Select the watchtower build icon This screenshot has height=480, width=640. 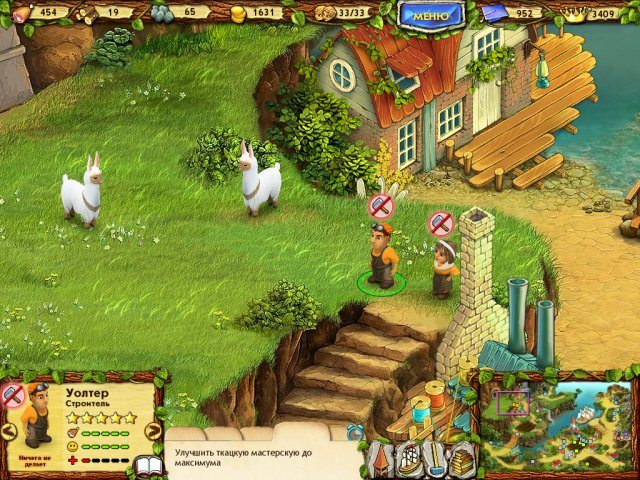382,459
